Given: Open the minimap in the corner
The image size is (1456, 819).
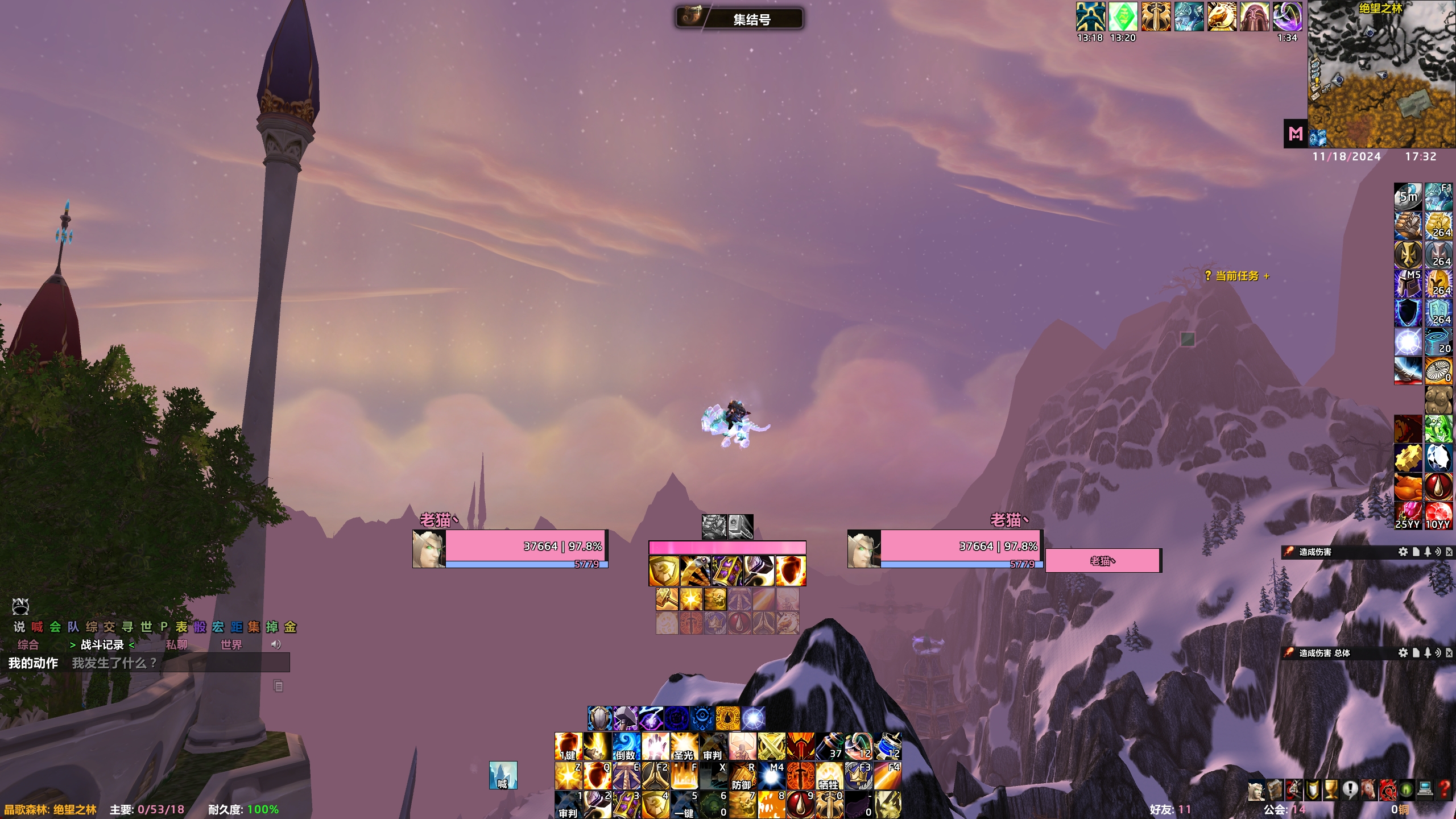Looking at the screenshot, I should click(x=1381, y=74).
